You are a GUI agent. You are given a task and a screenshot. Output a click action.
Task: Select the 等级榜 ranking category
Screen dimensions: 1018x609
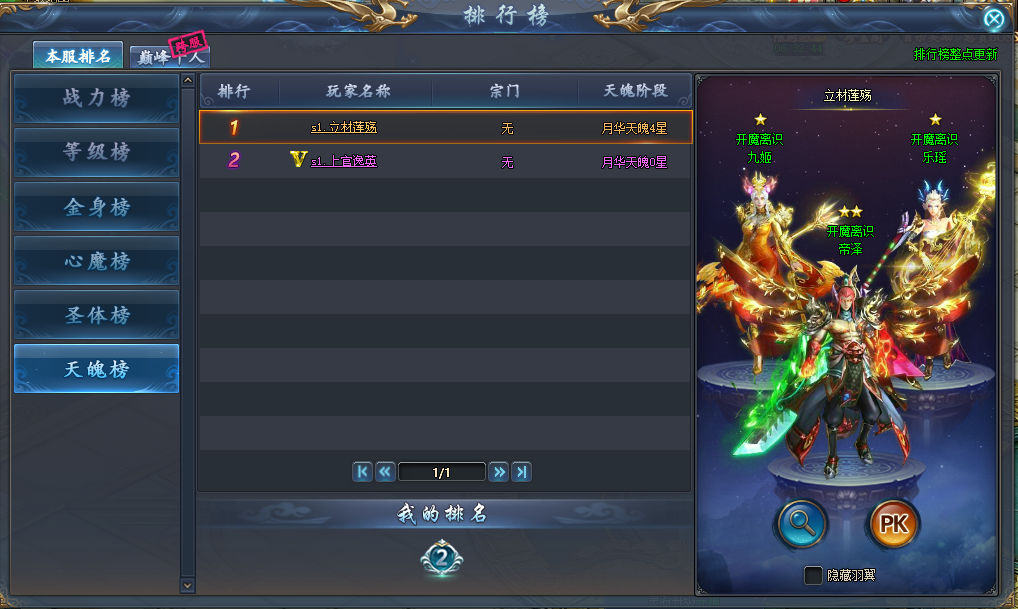tap(97, 152)
